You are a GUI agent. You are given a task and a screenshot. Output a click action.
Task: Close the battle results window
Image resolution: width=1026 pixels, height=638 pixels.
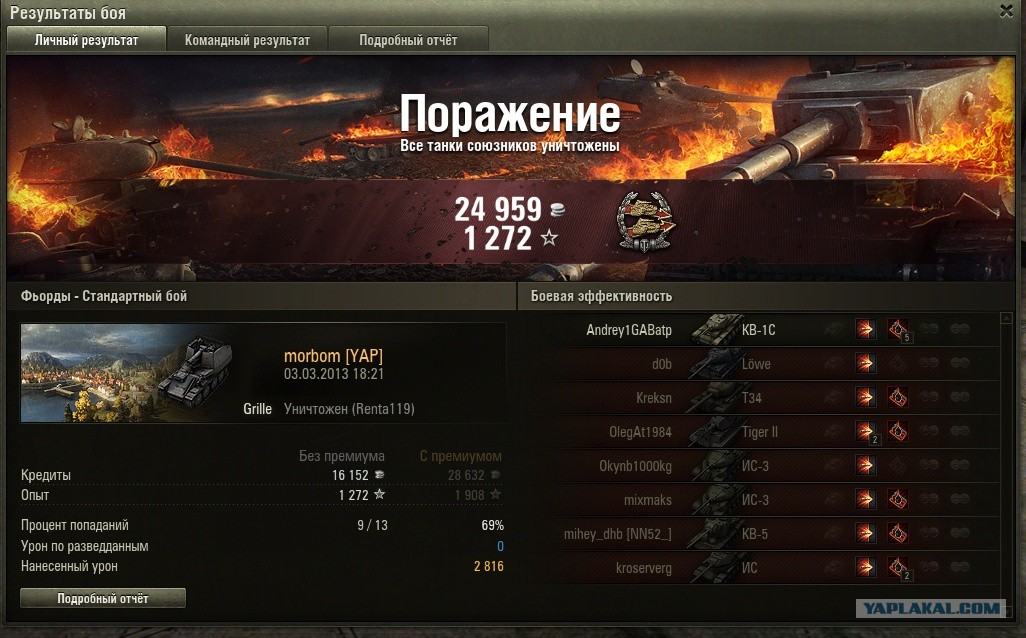click(x=1006, y=11)
